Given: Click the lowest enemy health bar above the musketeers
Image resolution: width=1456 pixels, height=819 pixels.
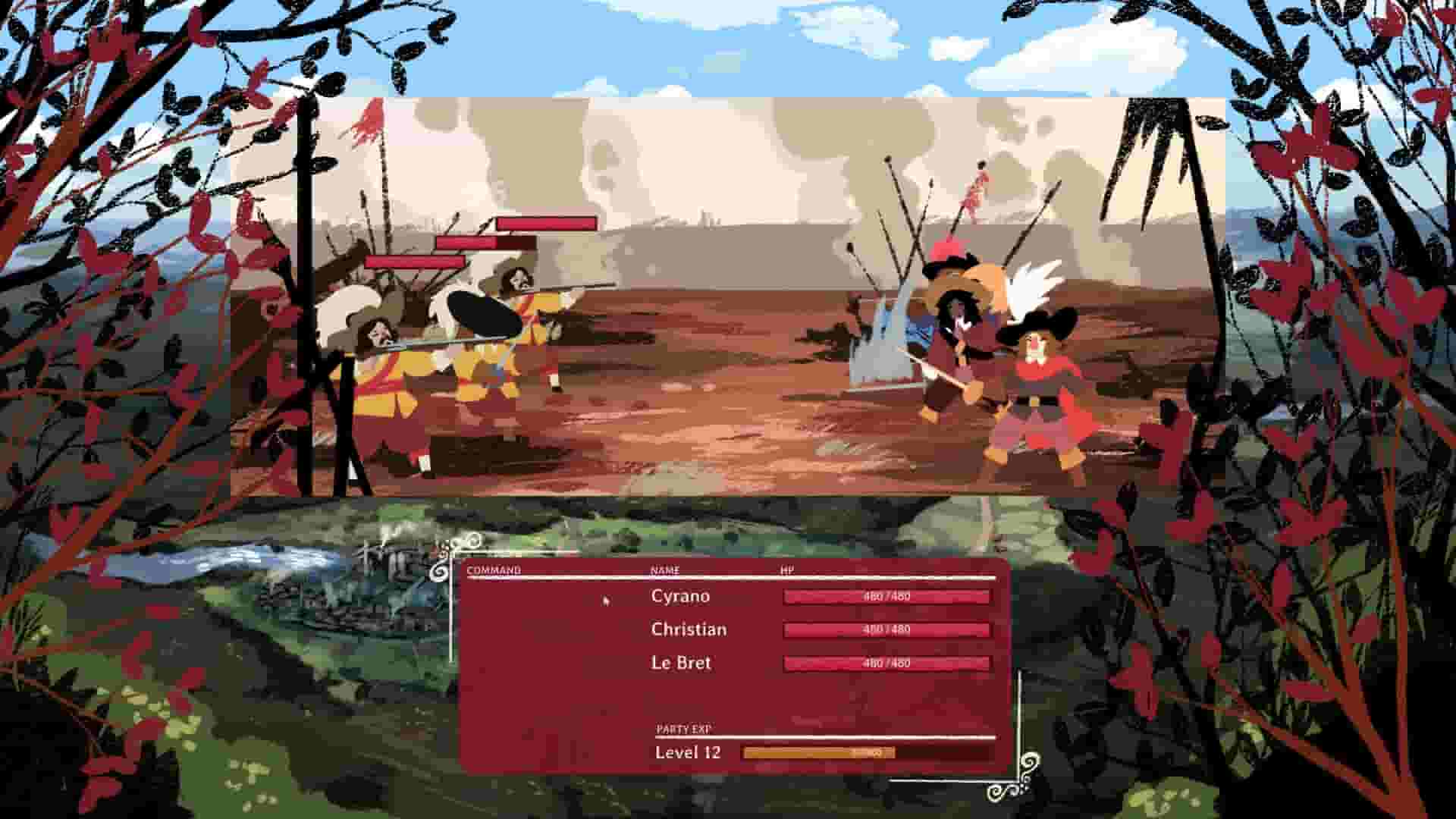Looking at the screenshot, I should (x=414, y=261).
